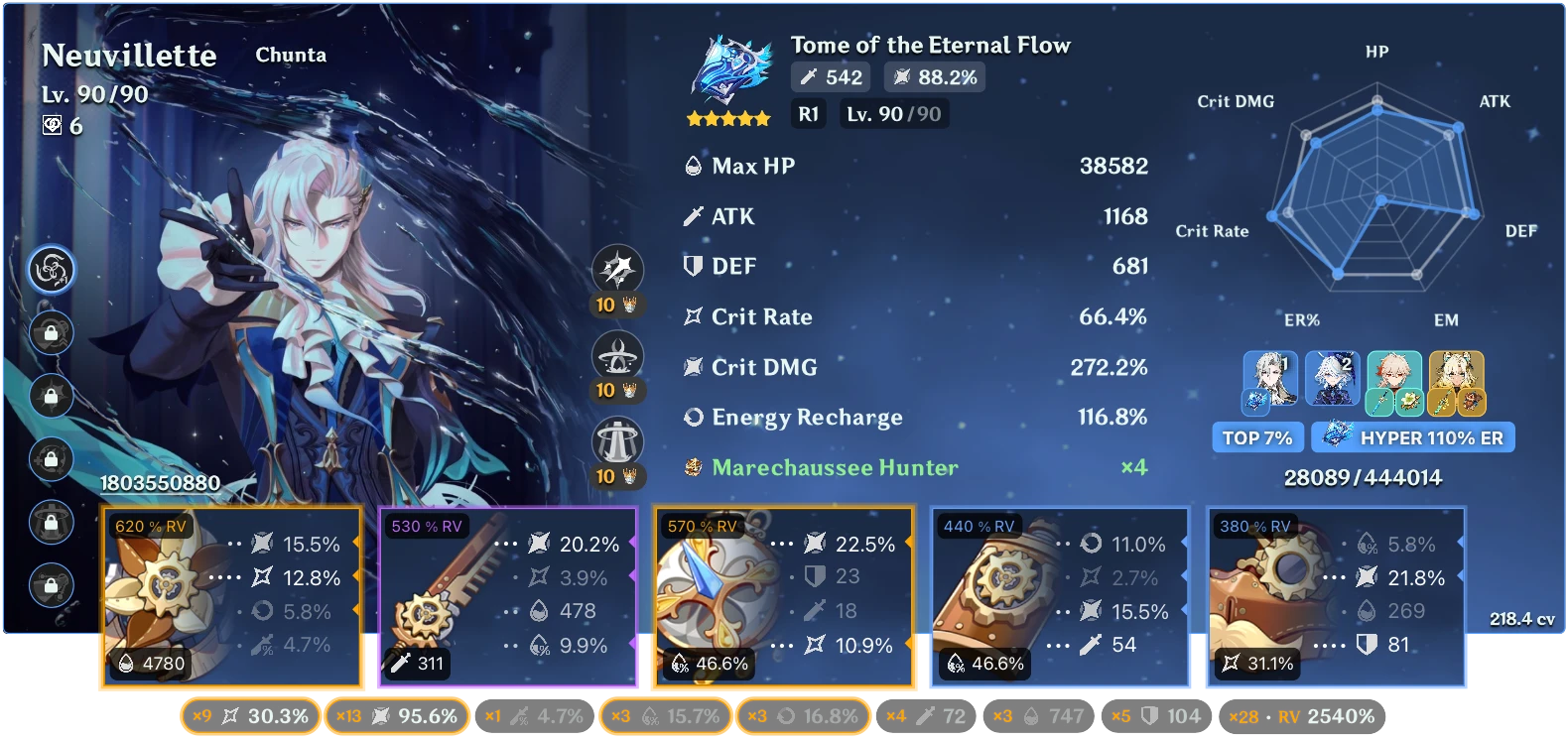
Task: Expand the 530% RV feather artifact details
Action: pyautogui.click(x=509, y=595)
